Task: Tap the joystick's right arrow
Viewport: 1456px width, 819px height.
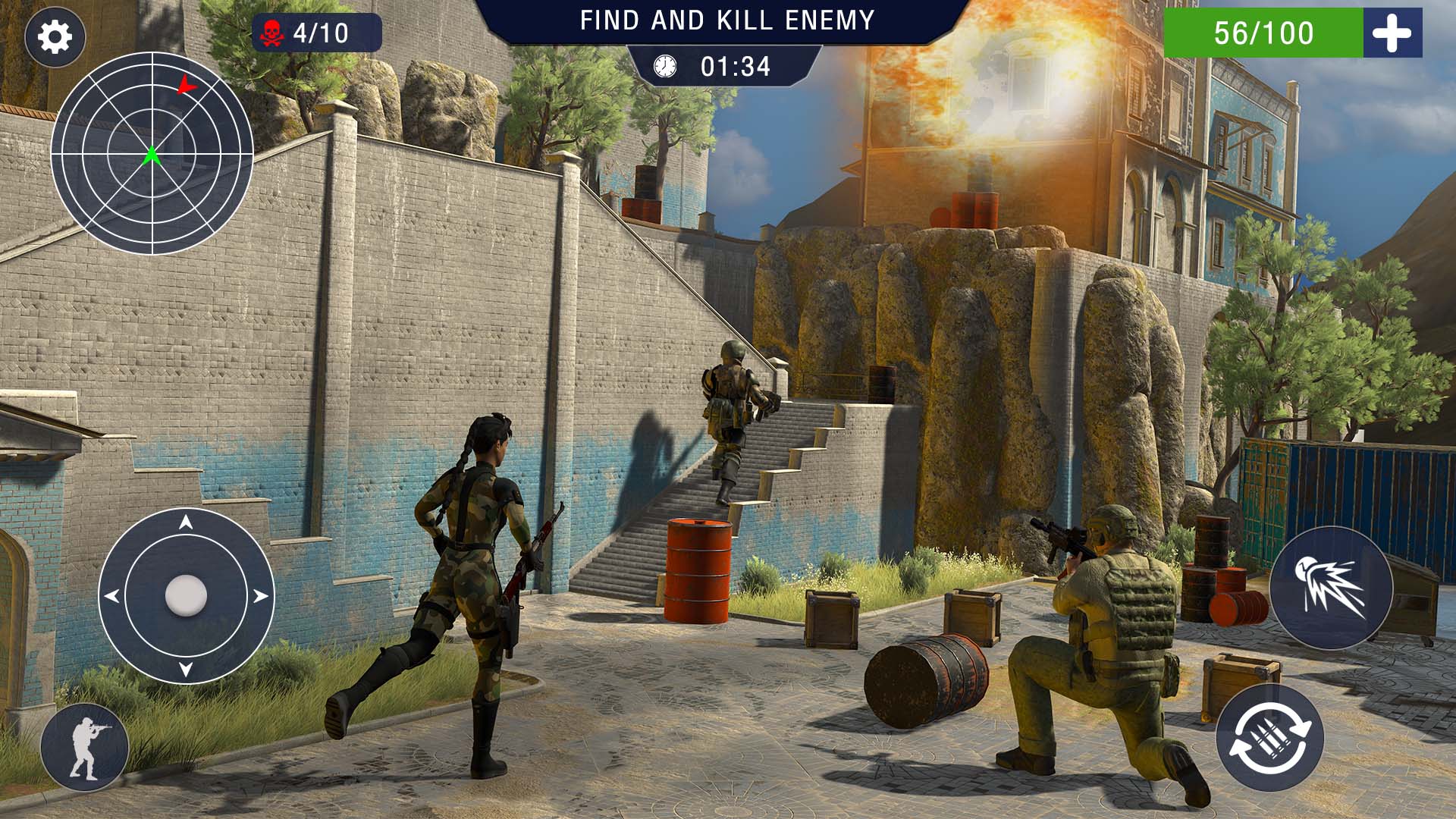Action: tap(260, 596)
